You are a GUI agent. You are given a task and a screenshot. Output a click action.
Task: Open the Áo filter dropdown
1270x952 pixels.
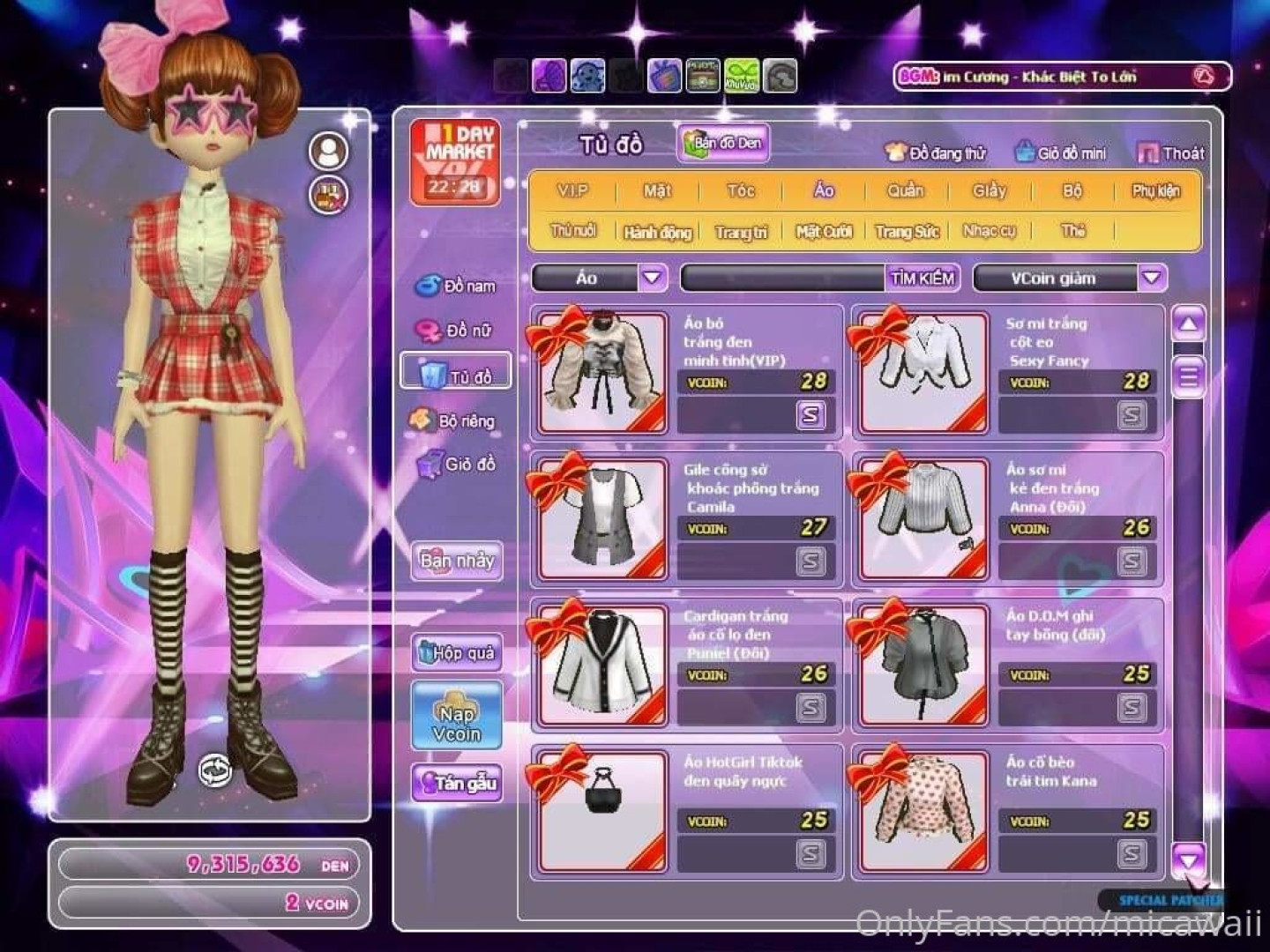(x=652, y=279)
